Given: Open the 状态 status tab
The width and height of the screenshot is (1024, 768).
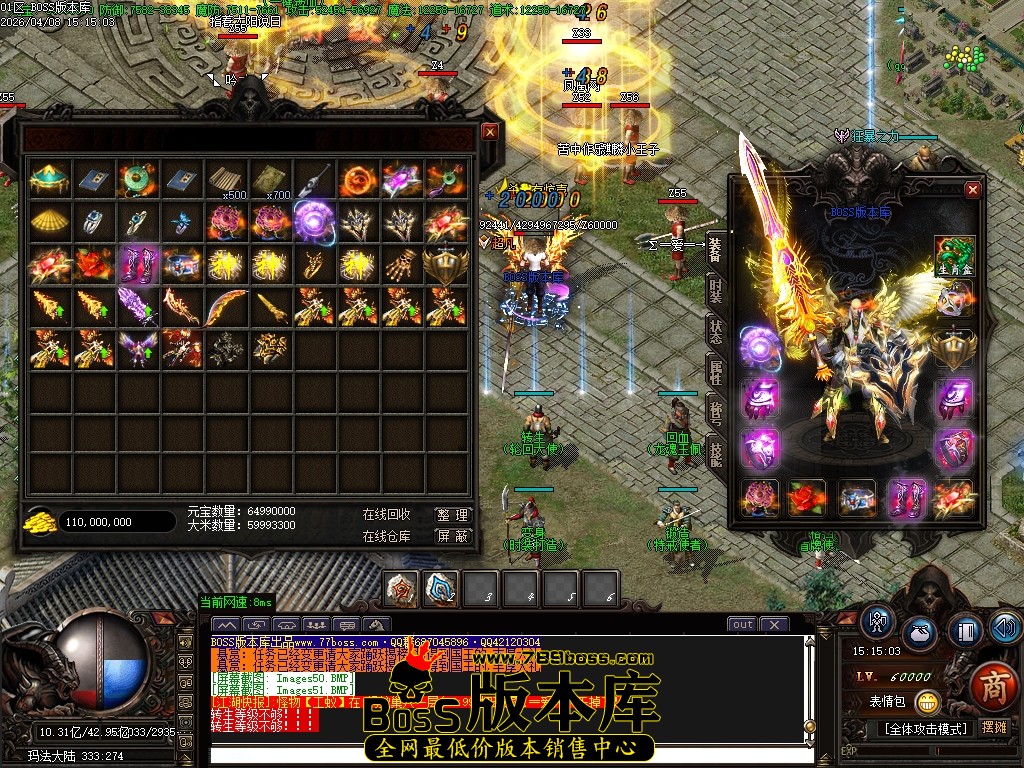Looking at the screenshot, I should (x=716, y=332).
